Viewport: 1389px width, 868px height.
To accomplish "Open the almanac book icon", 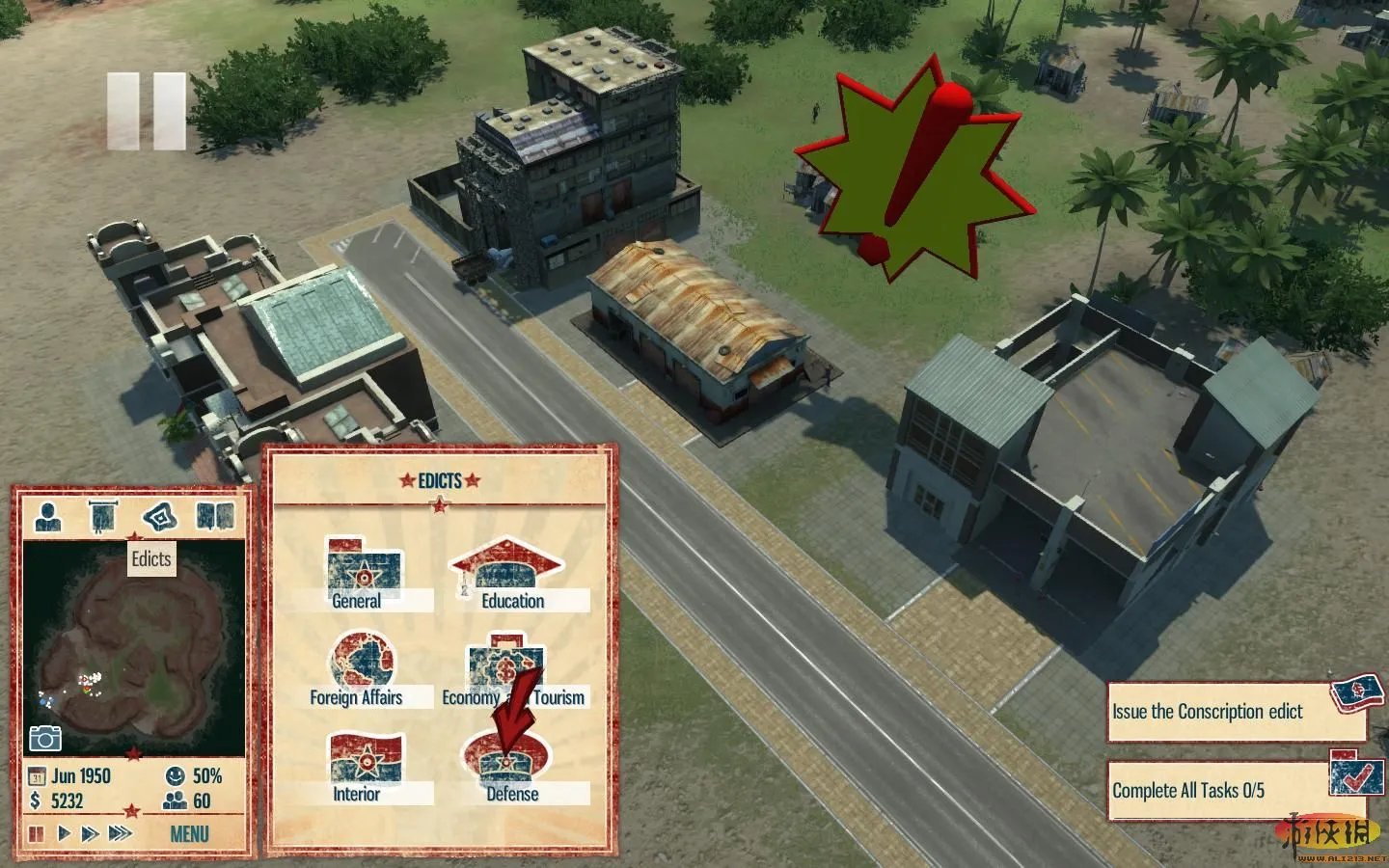I will [215, 517].
